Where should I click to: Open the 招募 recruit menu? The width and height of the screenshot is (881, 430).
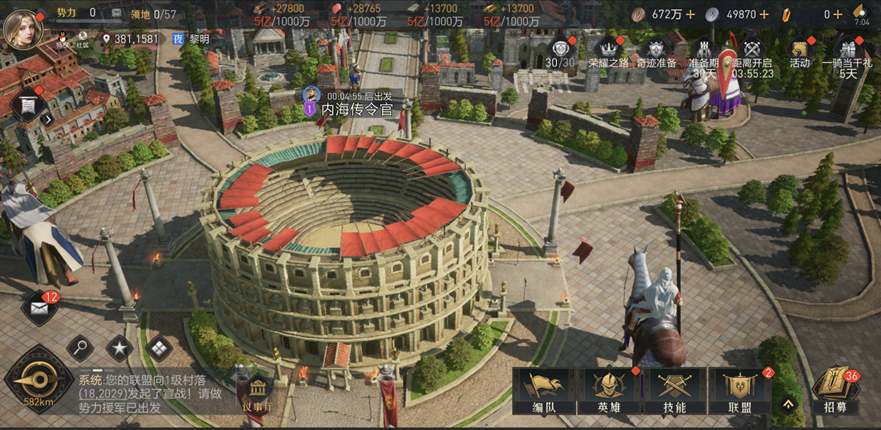tap(834, 390)
